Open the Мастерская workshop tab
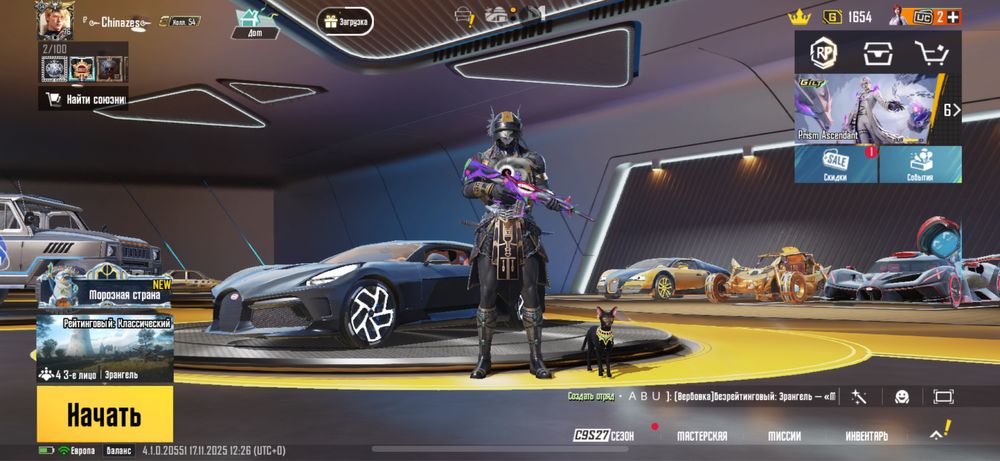Screen dimensions: 1000x461 point(702,436)
